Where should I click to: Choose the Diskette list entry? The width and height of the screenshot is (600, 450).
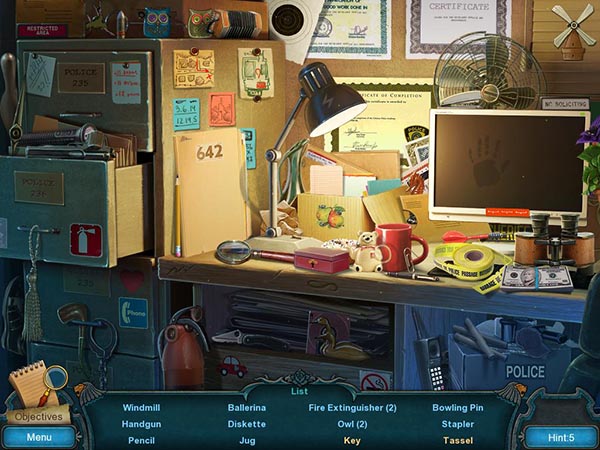(247, 424)
